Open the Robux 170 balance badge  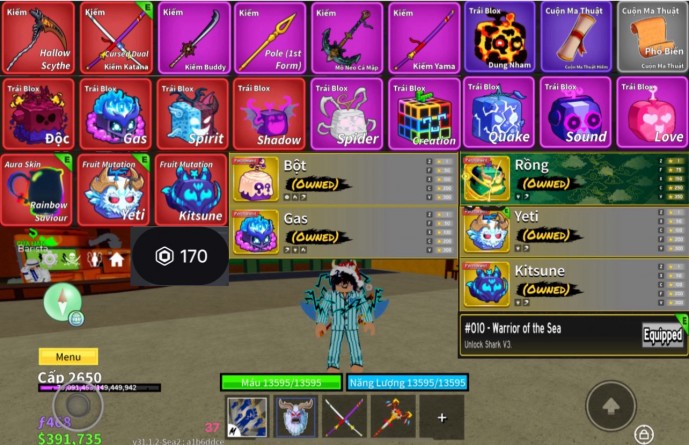pos(181,257)
